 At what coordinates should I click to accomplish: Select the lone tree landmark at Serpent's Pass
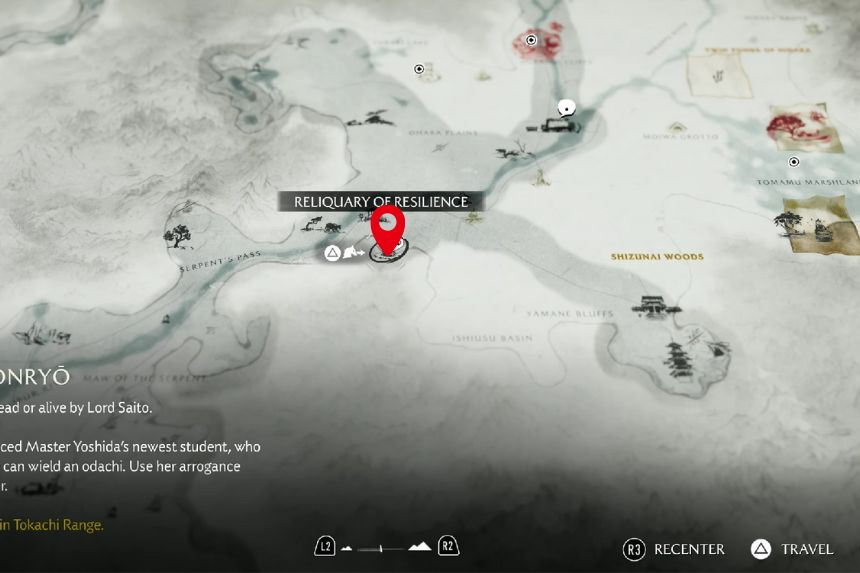coord(179,236)
